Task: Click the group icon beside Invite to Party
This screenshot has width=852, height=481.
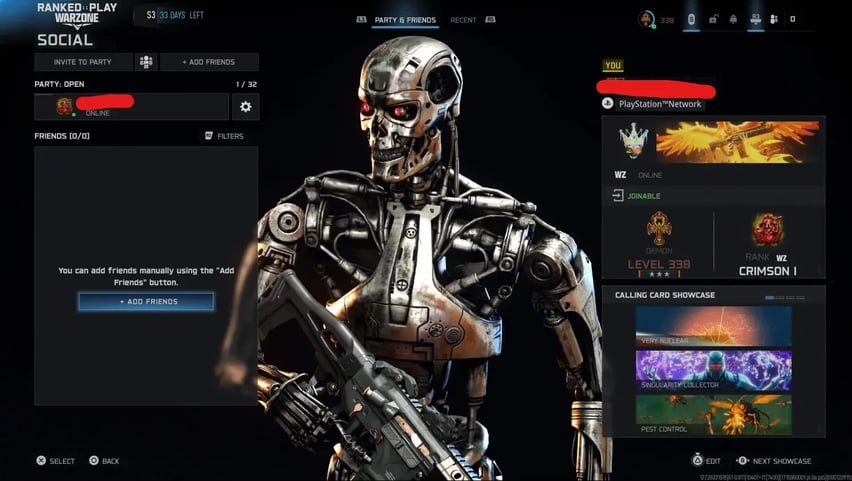Action: tap(146, 62)
